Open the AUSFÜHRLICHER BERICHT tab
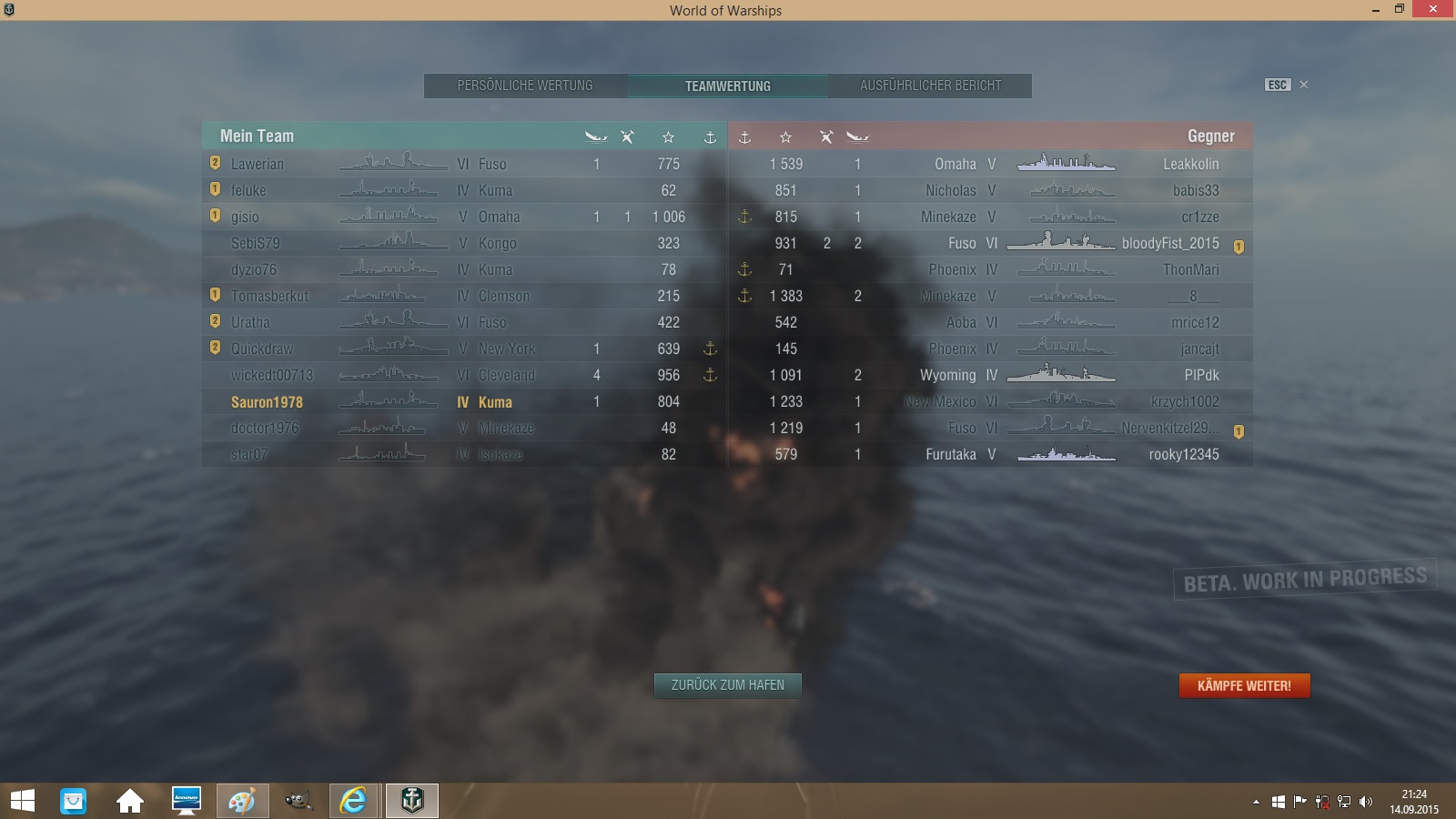This screenshot has width=1456, height=819. [x=930, y=86]
